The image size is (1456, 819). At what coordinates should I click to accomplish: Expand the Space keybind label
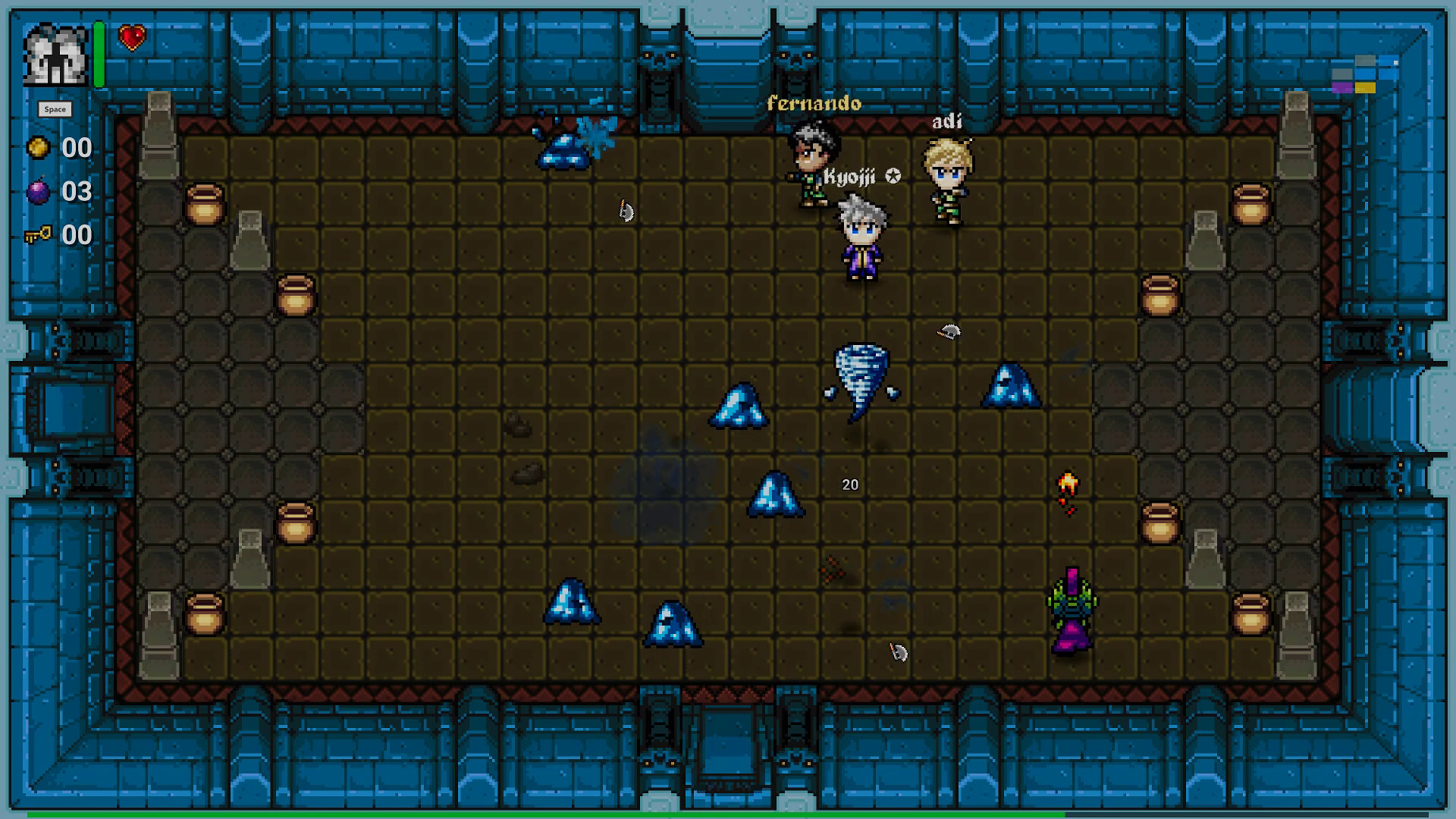pyautogui.click(x=57, y=108)
